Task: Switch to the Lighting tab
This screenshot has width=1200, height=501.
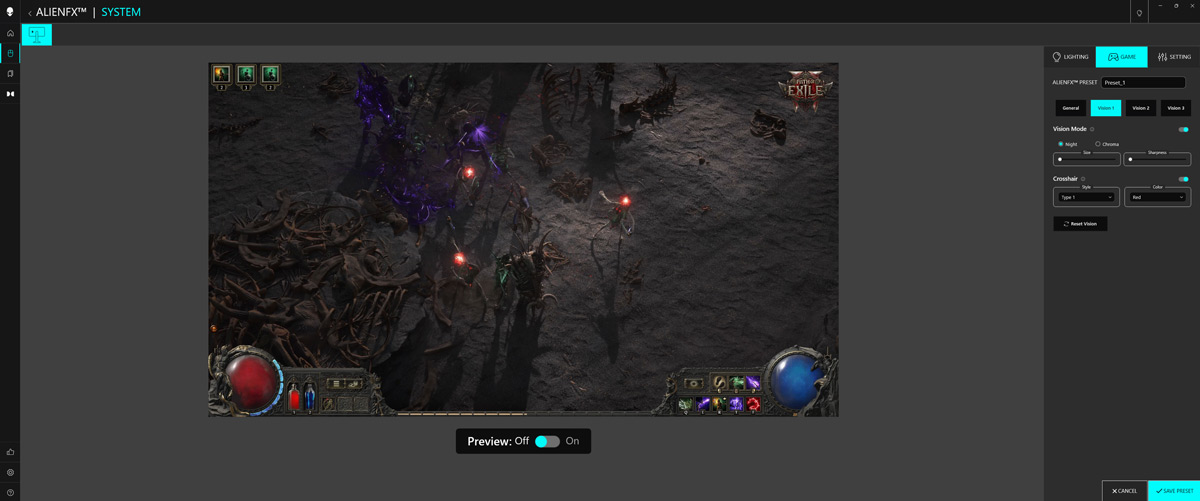Action: tap(1070, 57)
